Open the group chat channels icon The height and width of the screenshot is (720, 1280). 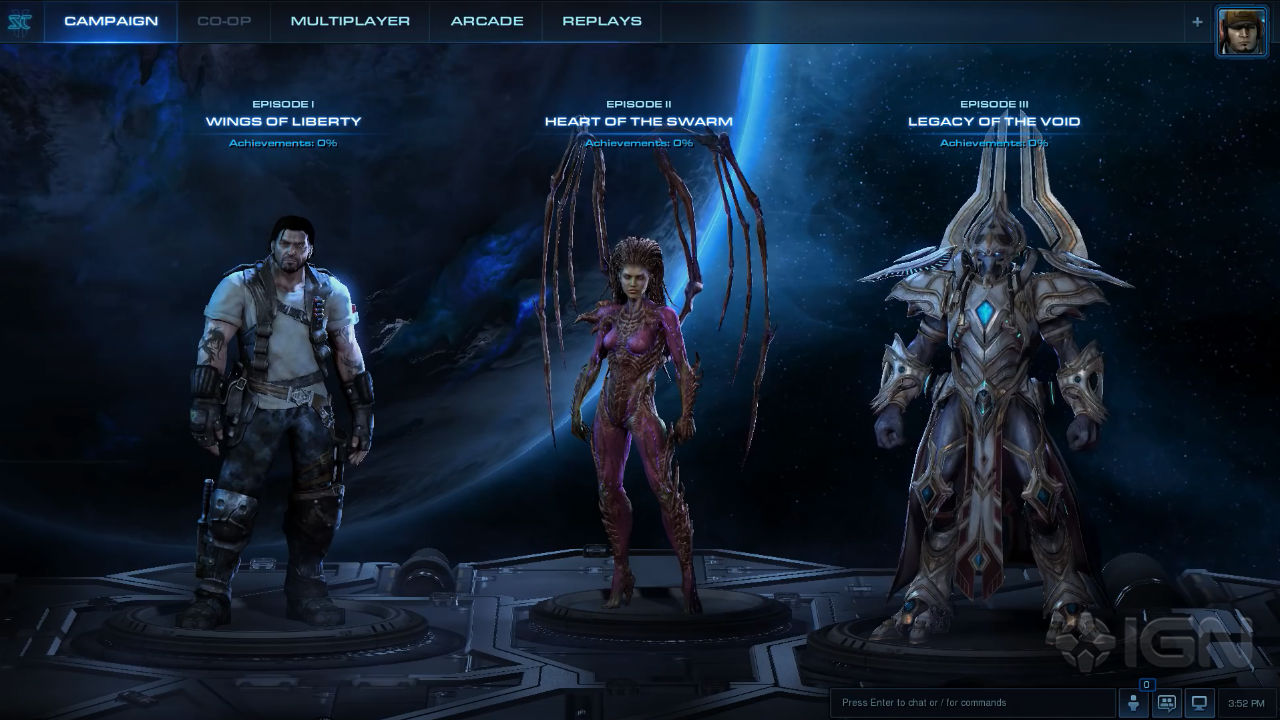[1166, 703]
